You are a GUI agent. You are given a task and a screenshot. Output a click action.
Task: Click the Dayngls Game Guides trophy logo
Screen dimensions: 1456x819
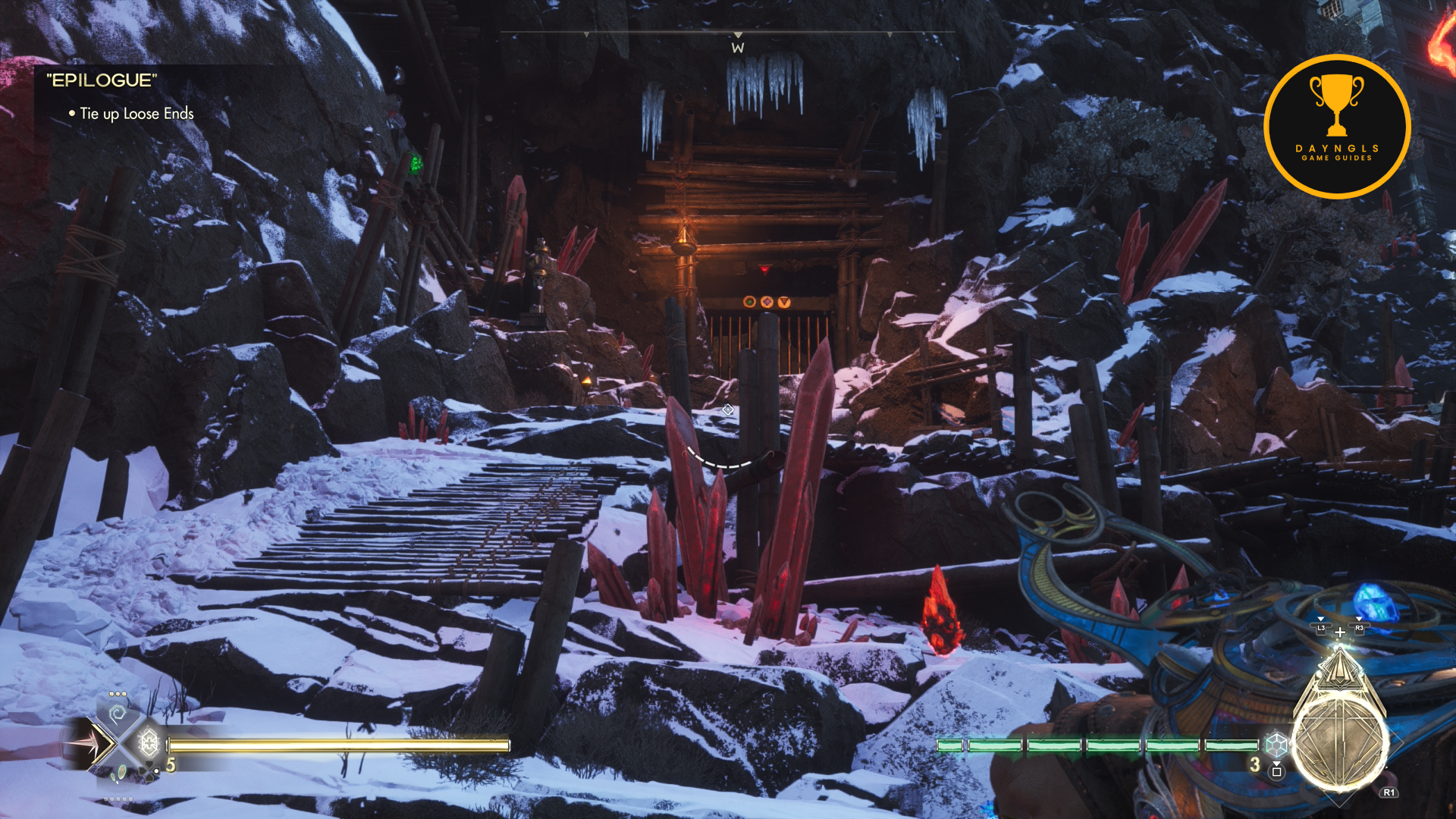tap(1337, 127)
